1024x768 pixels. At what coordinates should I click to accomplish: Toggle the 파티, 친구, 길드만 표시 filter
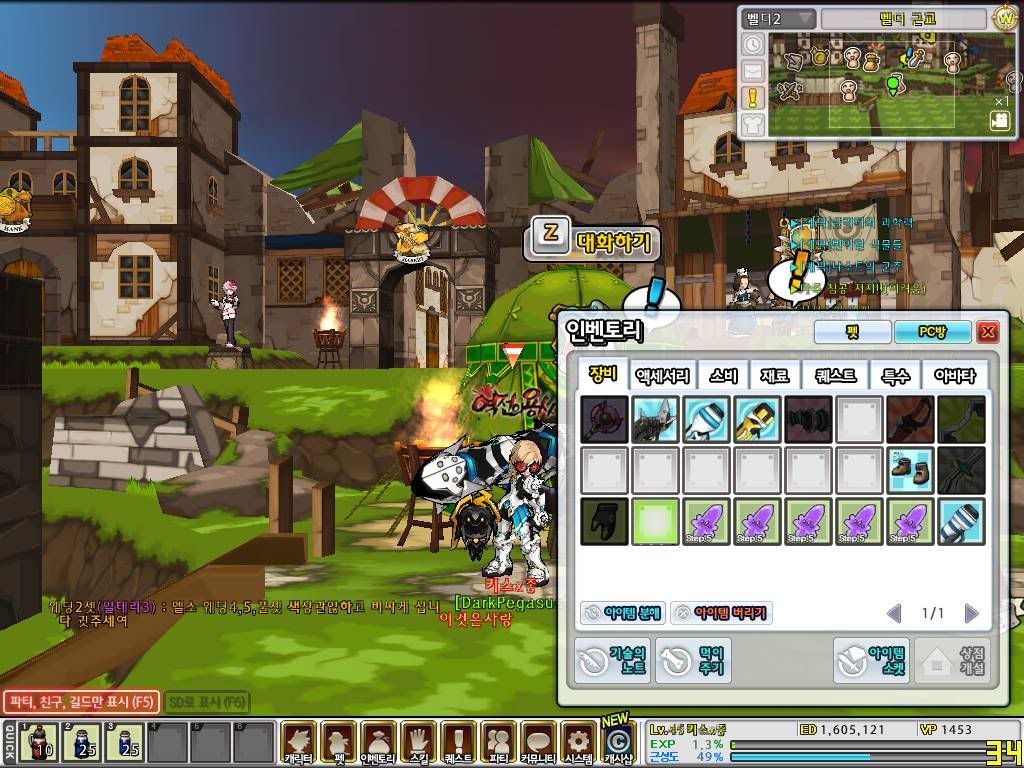click(x=79, y=702)
